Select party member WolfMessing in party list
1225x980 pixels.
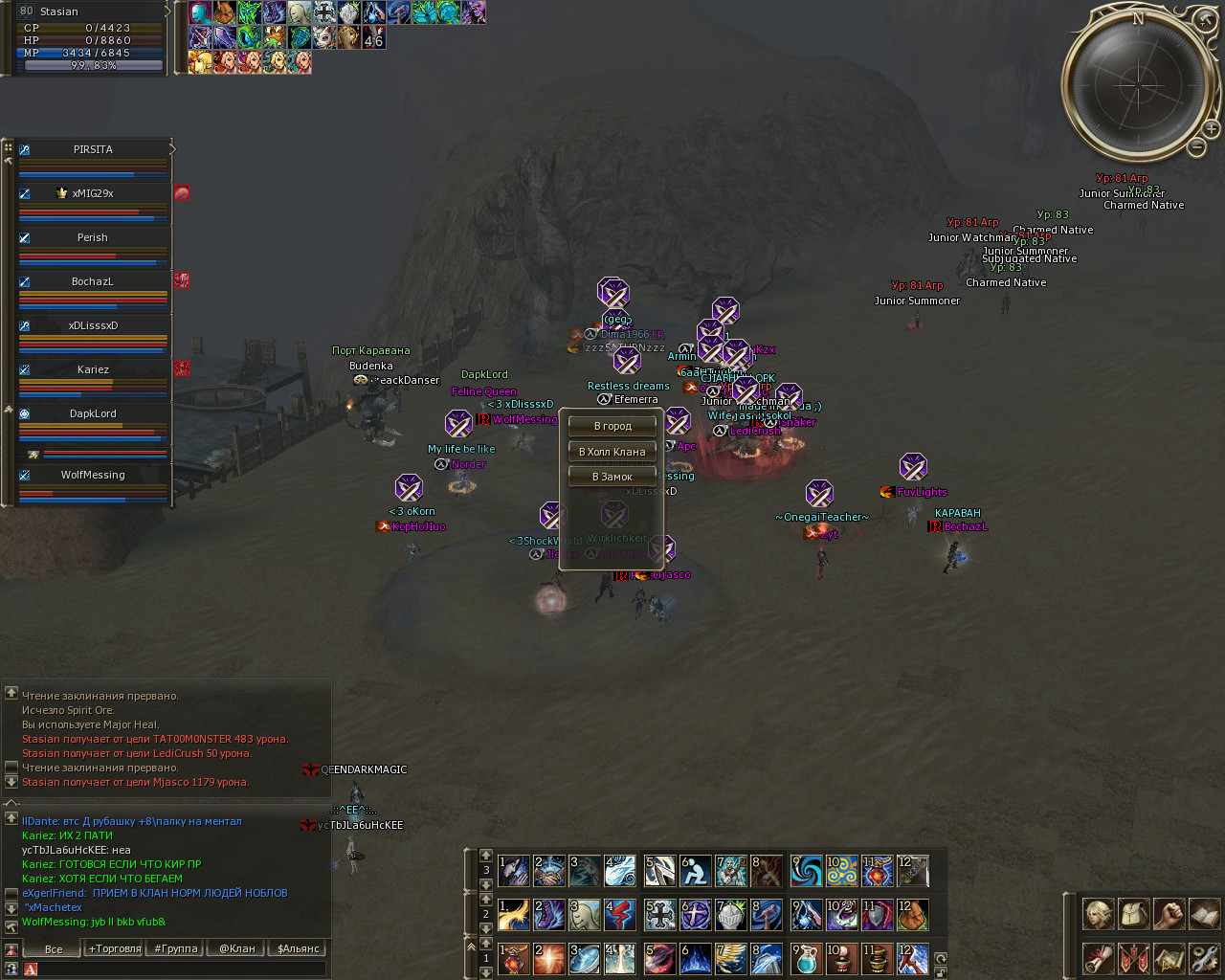(x=93, y=476)
